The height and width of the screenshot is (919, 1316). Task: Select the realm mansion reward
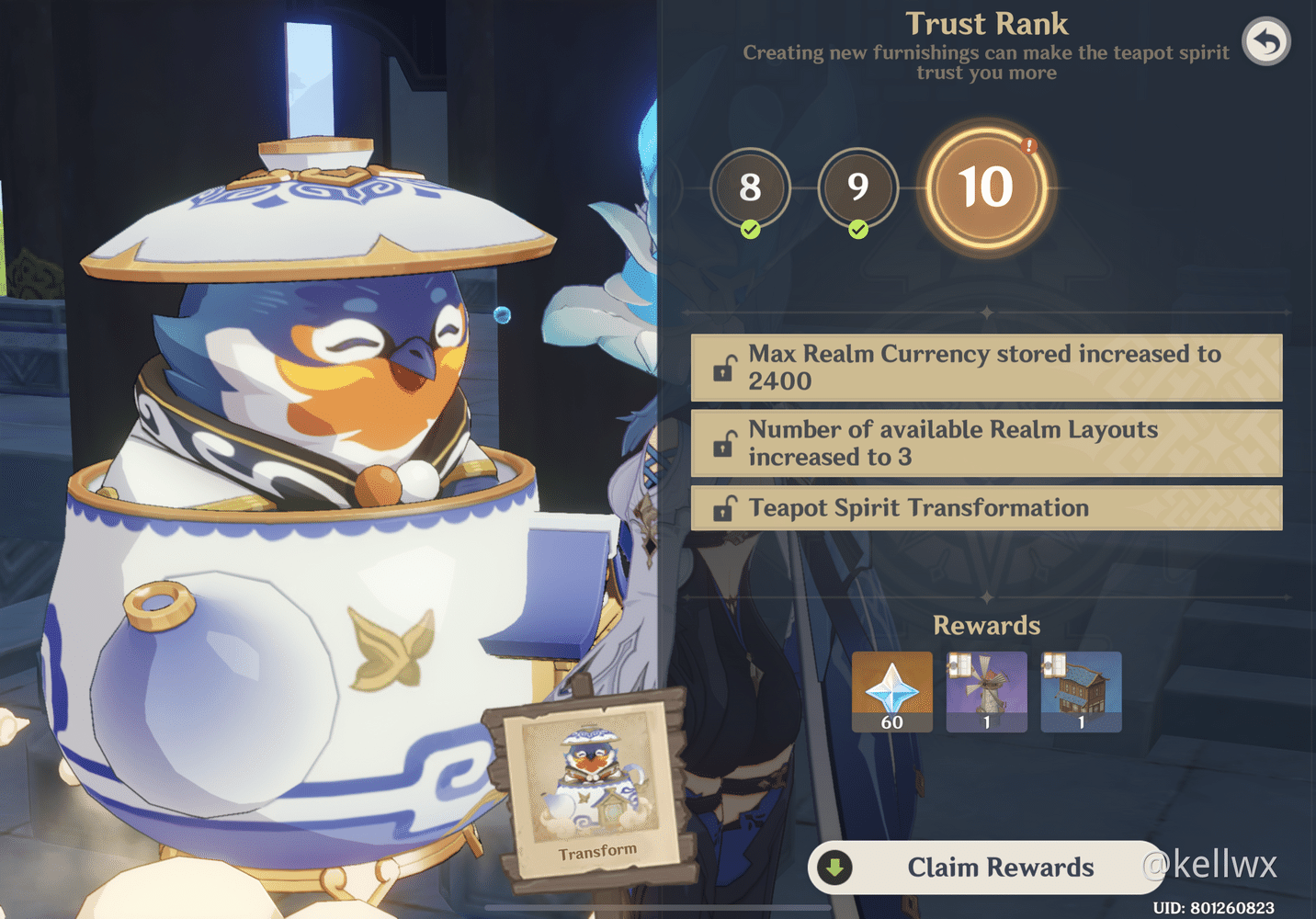[1081, 691]
